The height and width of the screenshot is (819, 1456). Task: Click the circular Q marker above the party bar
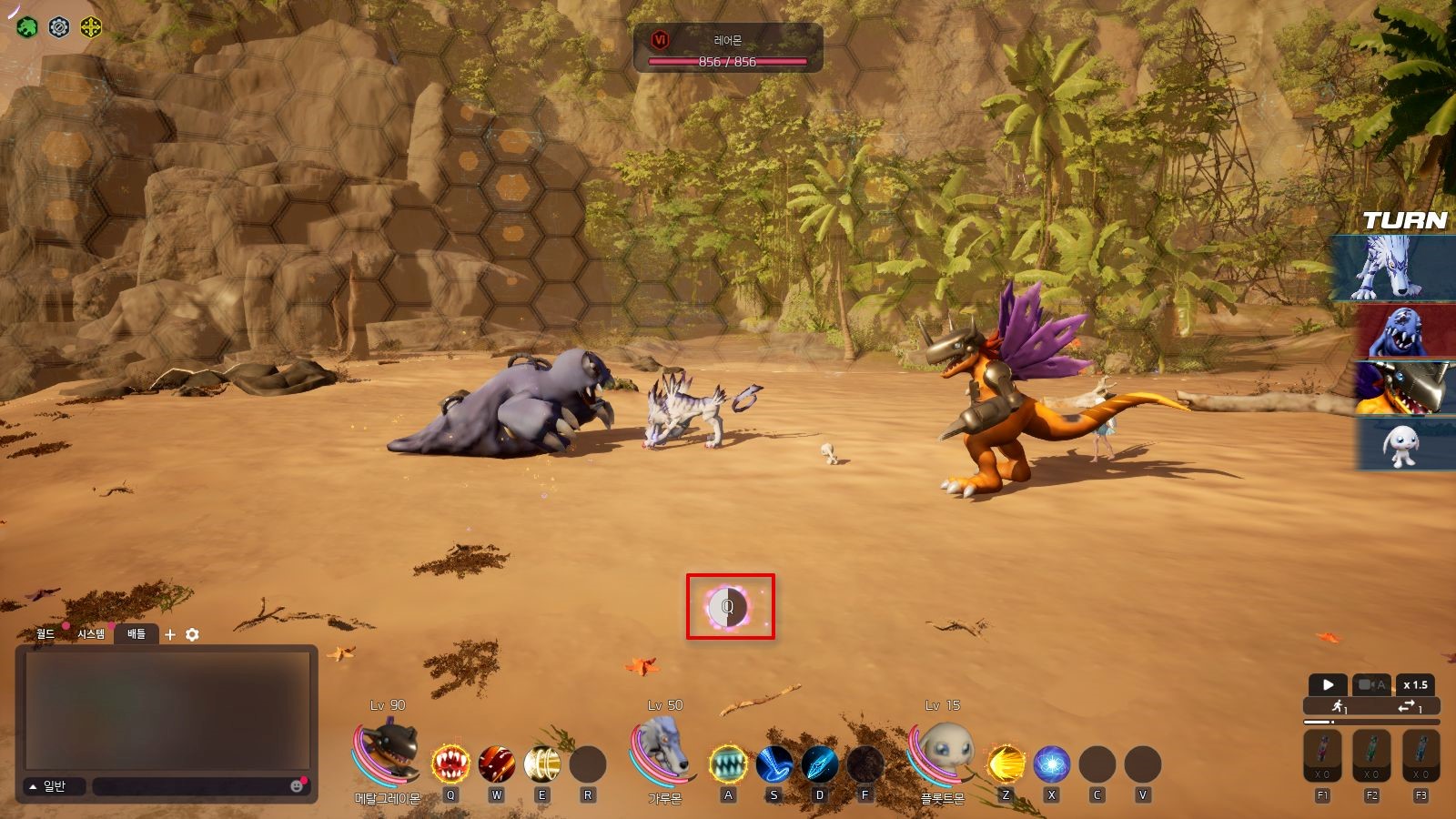point(728,606)
